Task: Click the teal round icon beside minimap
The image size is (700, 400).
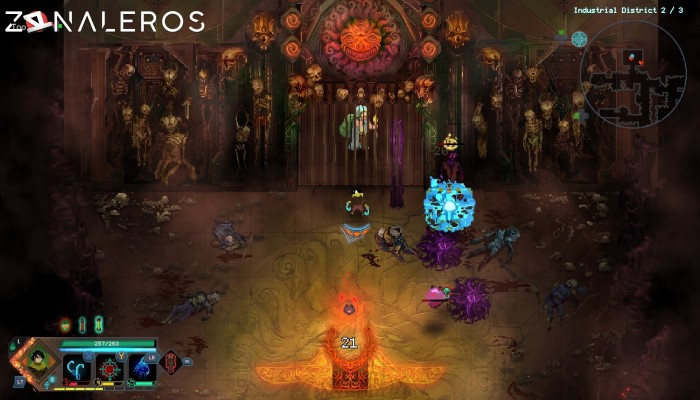Action: coord(579,39)
